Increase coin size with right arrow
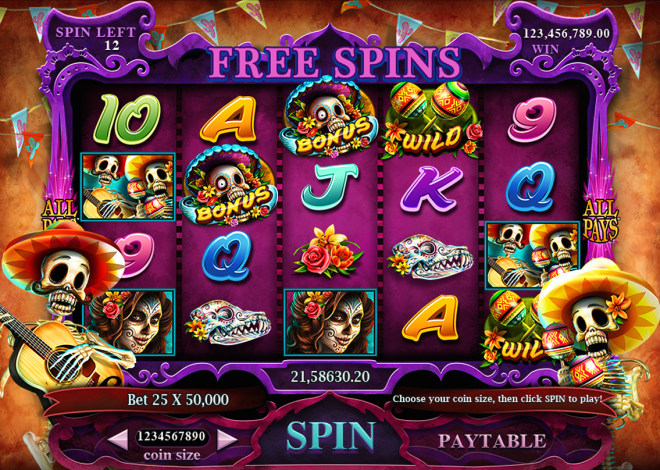Image resolution: width=660 pixels, height=470 pixels. [x=228, y=437]
